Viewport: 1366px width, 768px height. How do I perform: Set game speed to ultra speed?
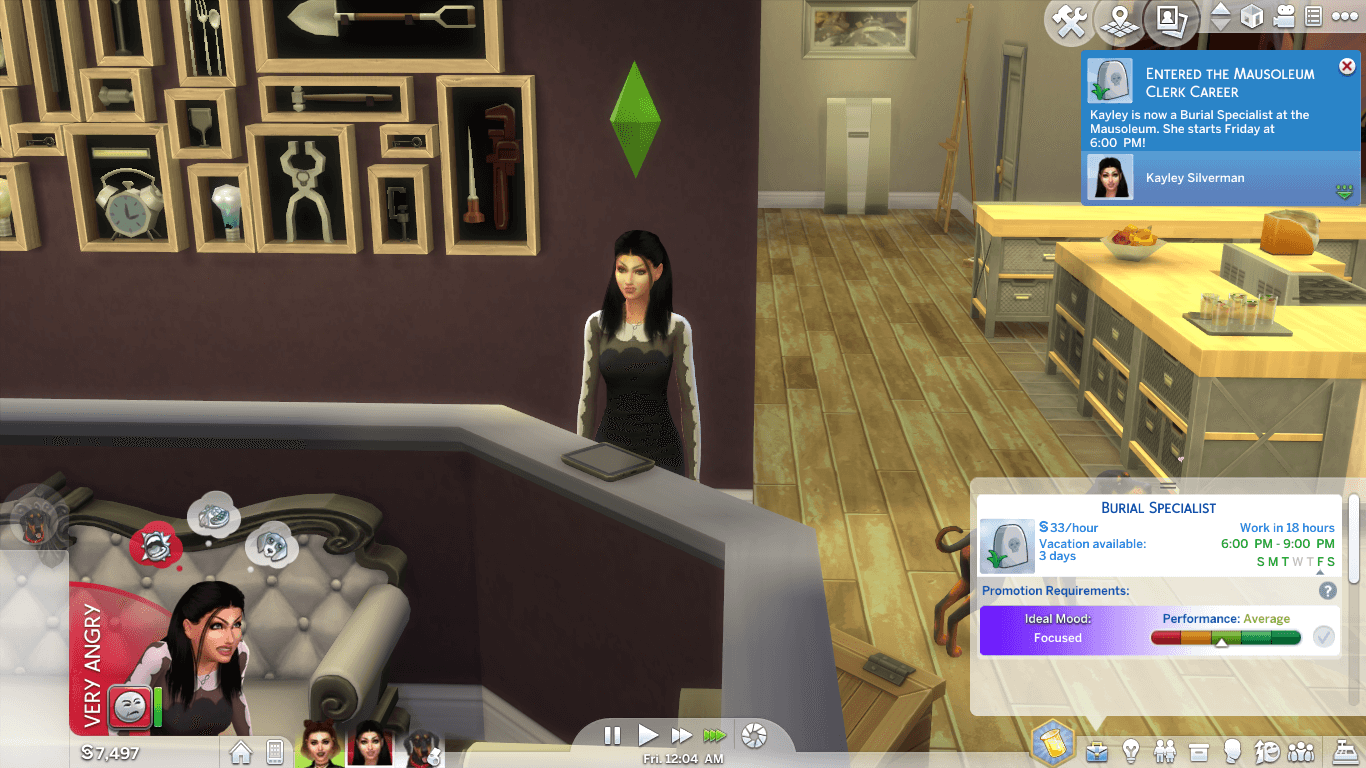[x=714, y=736]
